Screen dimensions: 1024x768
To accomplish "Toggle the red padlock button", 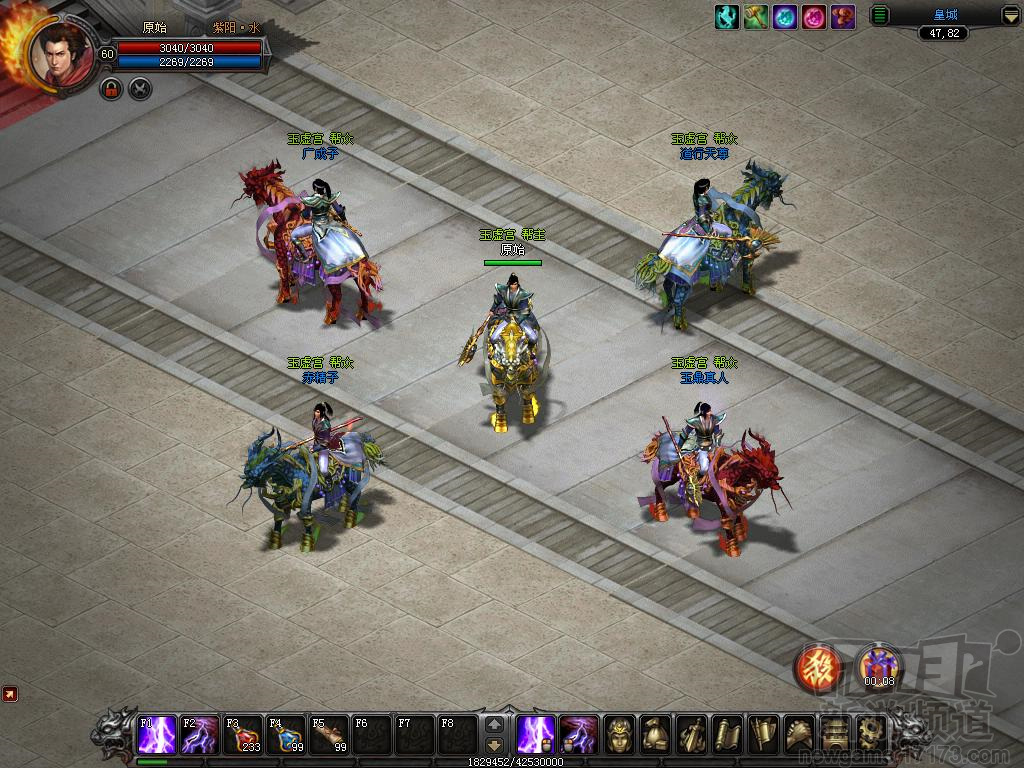I will (x=111, y=89).
